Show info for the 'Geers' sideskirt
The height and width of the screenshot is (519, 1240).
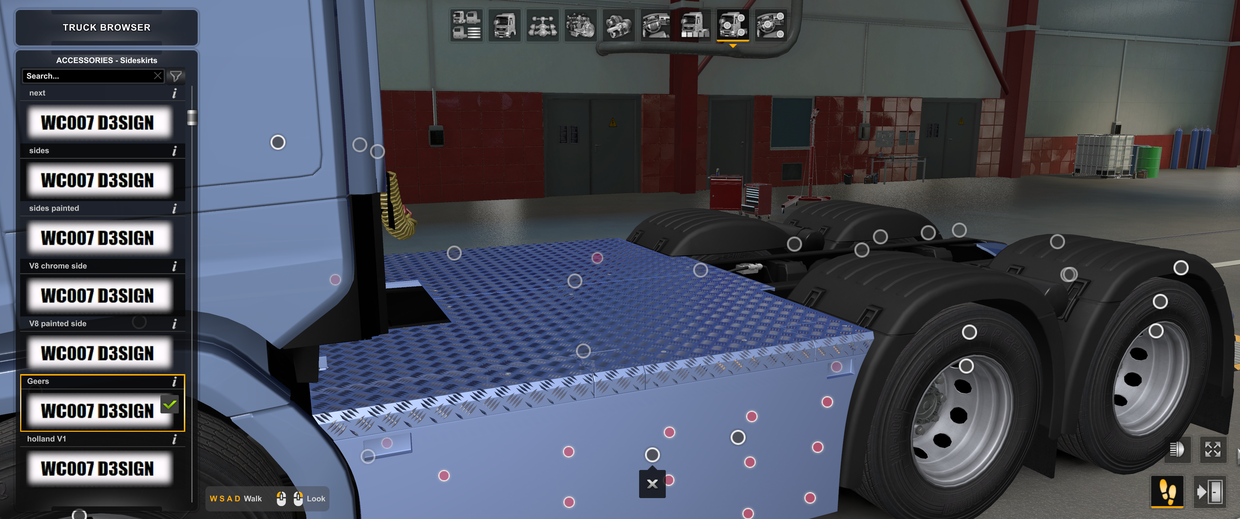175,382
